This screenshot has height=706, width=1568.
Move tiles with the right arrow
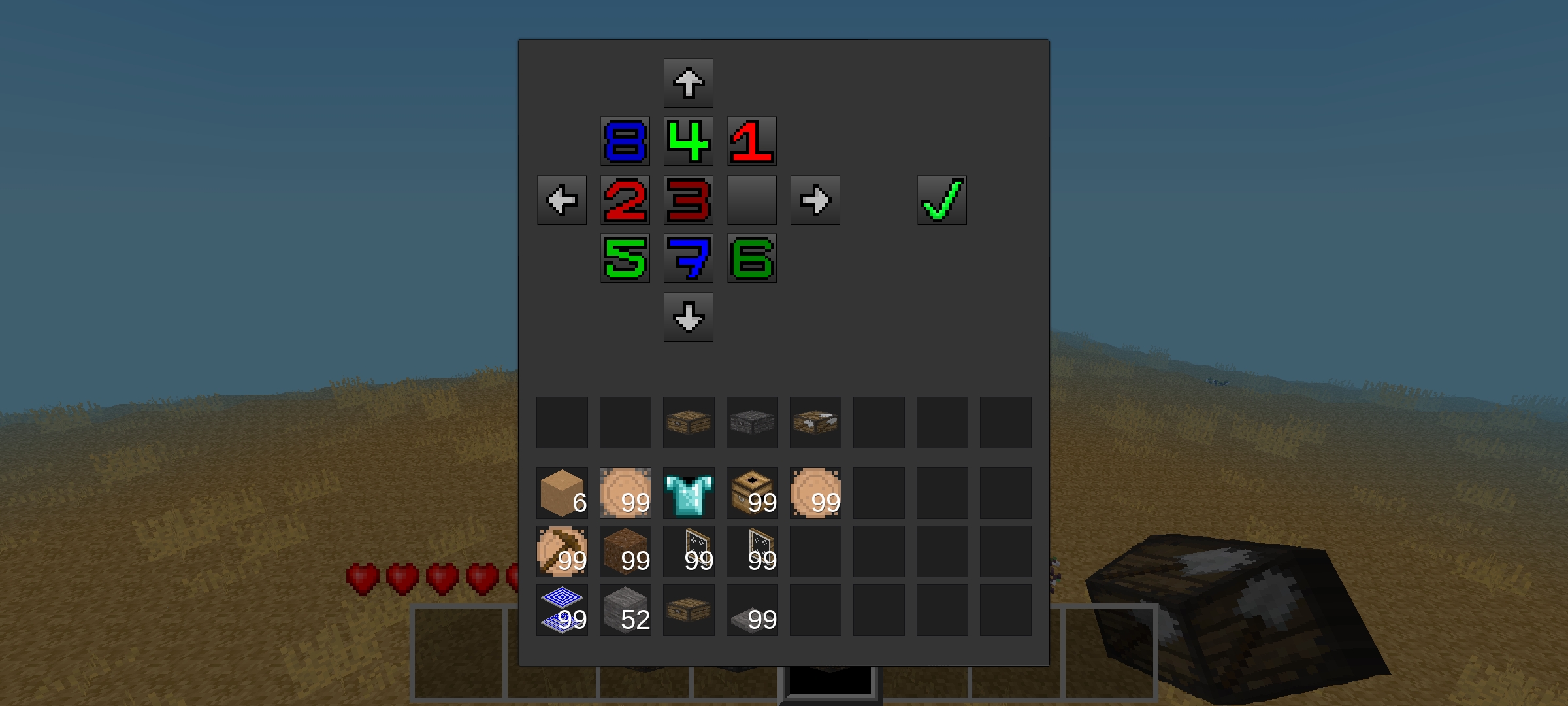tap(815, 200)
